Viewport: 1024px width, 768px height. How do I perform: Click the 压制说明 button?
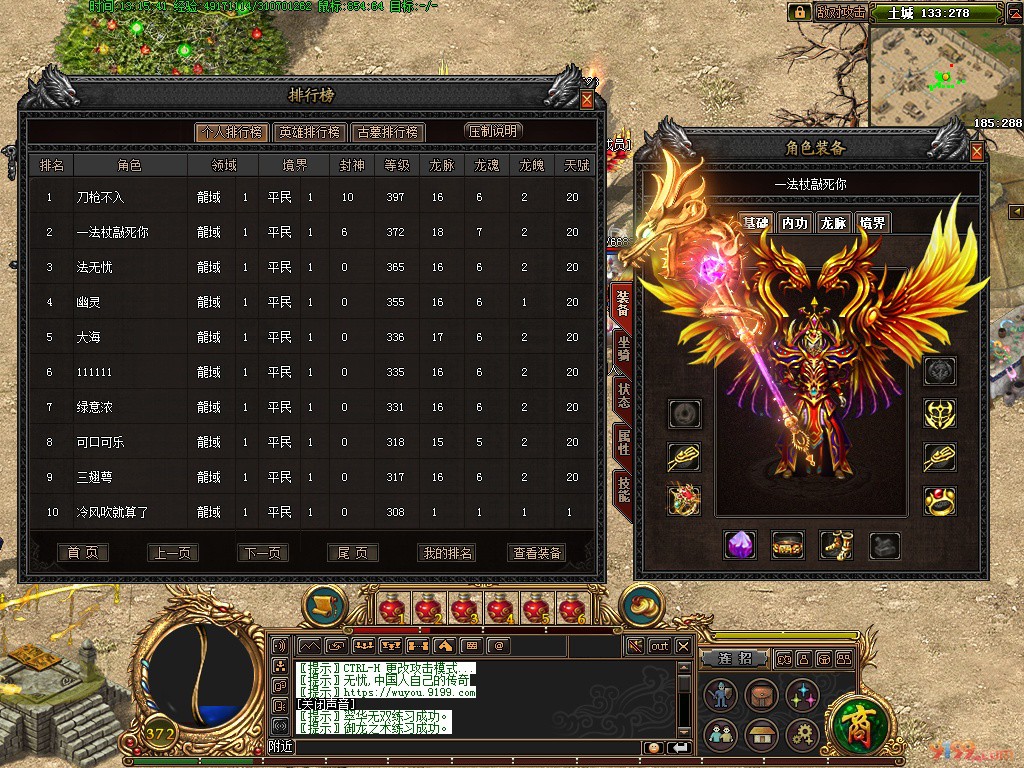point(493,131)
